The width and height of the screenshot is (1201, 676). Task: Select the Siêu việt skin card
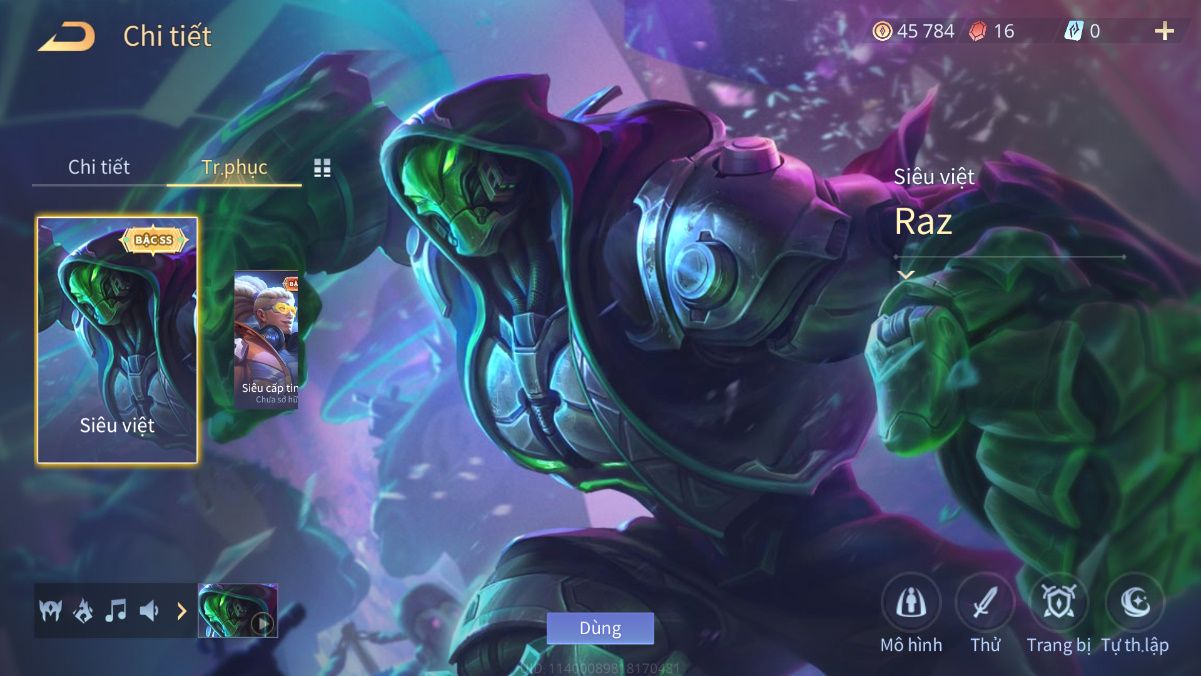tap(117, 340)
